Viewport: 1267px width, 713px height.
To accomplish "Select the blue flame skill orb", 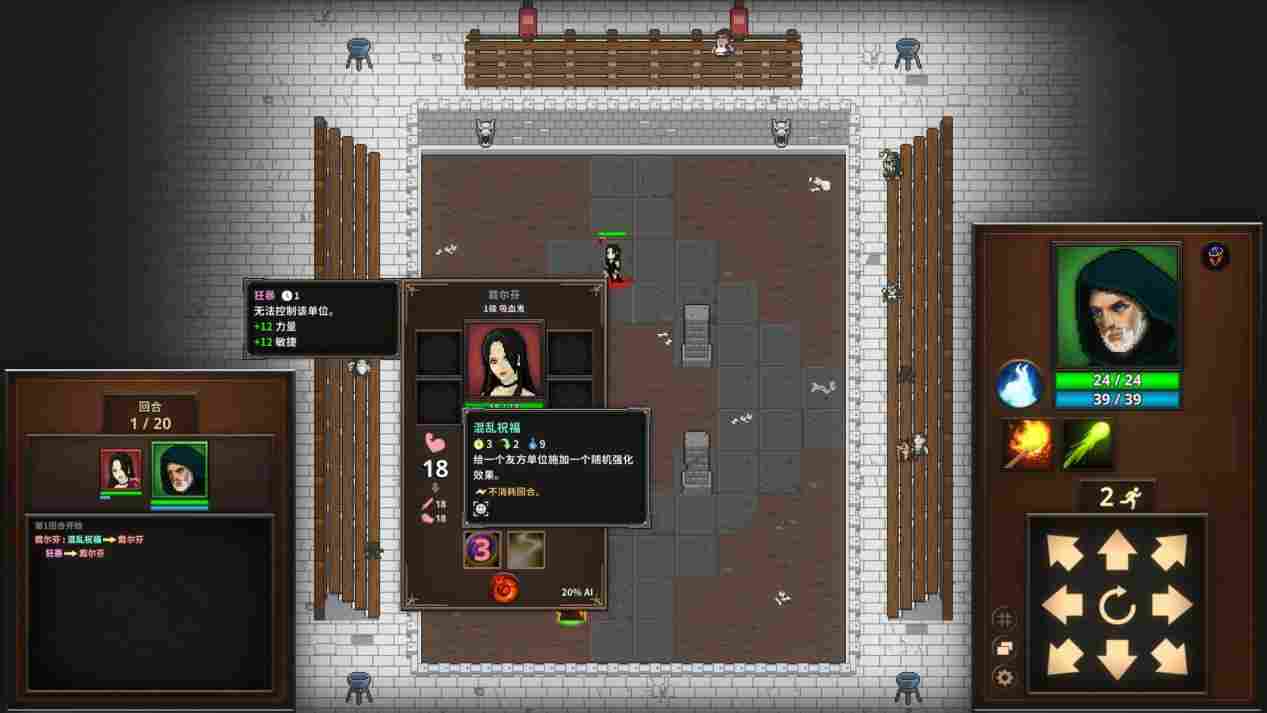I will (1020, 384).
